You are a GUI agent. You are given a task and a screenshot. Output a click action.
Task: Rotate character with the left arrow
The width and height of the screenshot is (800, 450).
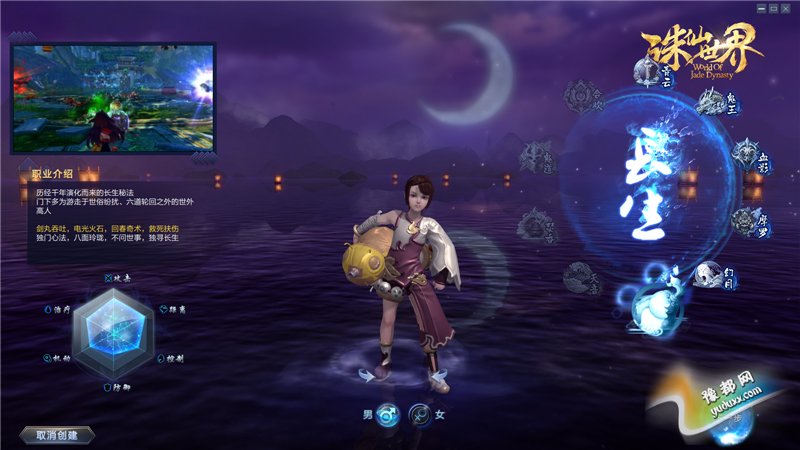369,375
